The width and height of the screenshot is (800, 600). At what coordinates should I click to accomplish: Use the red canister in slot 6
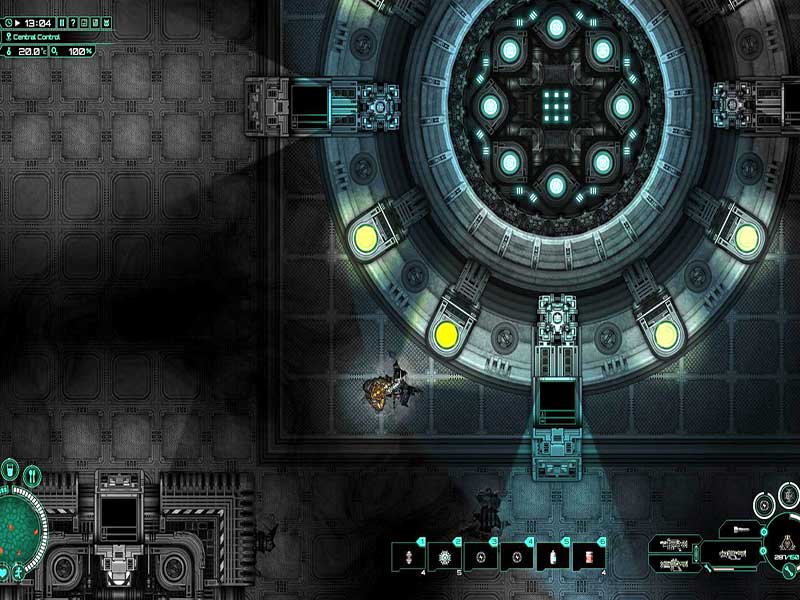588,557
